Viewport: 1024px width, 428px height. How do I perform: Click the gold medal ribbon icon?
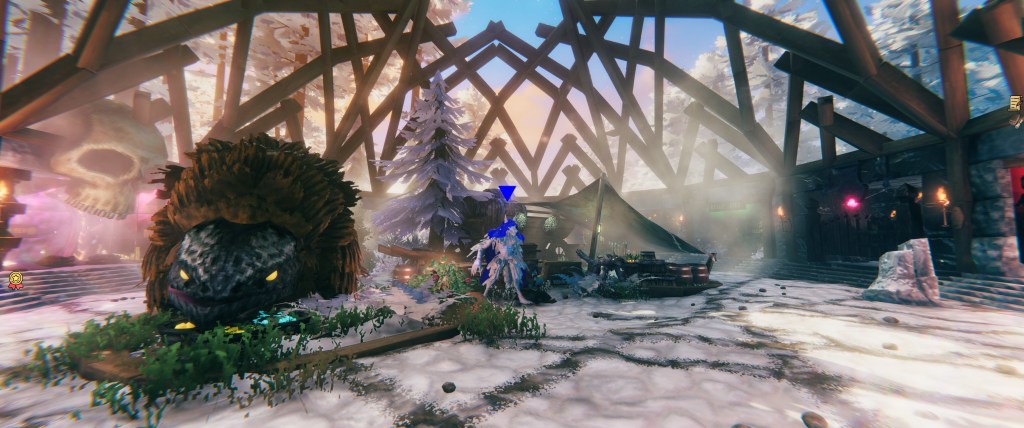tap(15, 281)
